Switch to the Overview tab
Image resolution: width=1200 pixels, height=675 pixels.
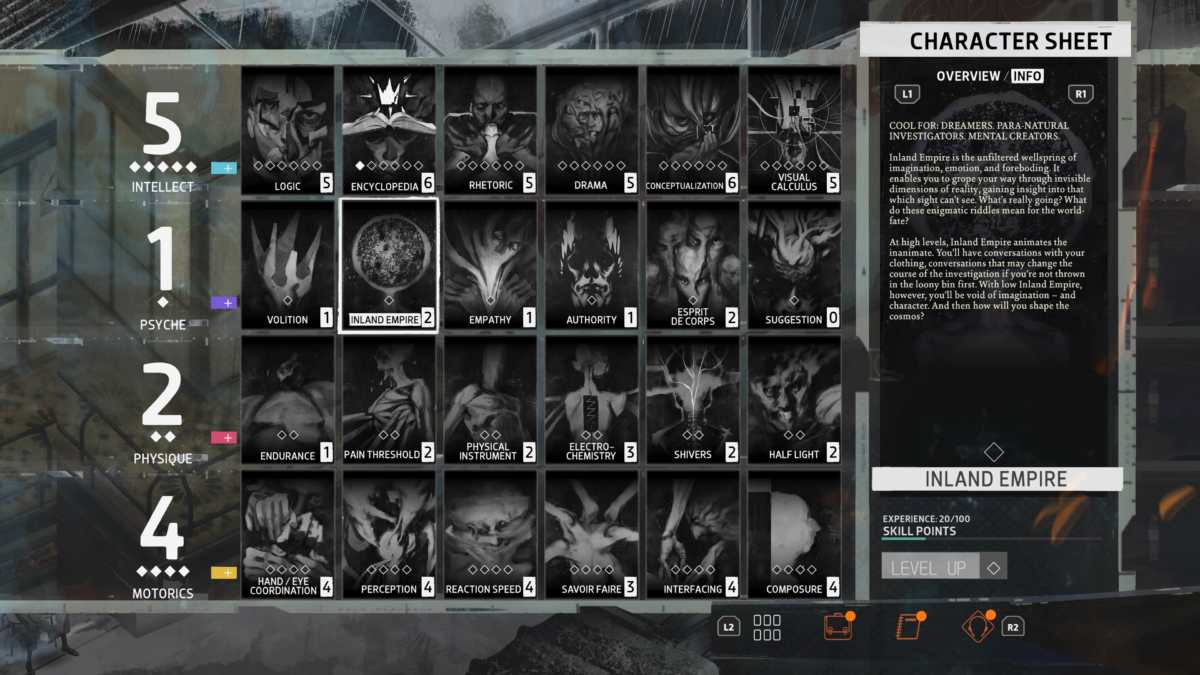(x=967, y=76)
